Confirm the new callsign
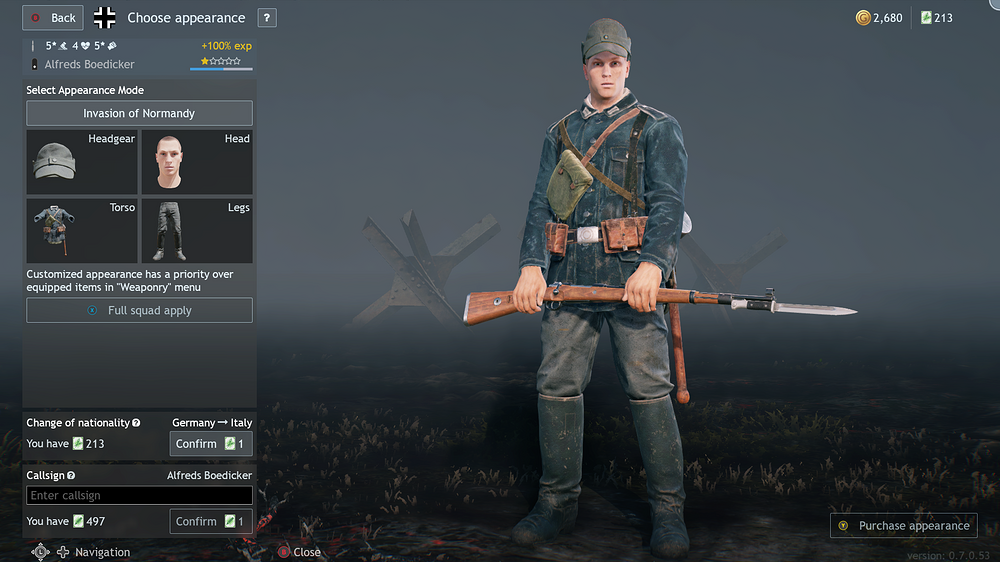This screenshot has height=562, width=1000. (x=211, y=521)
